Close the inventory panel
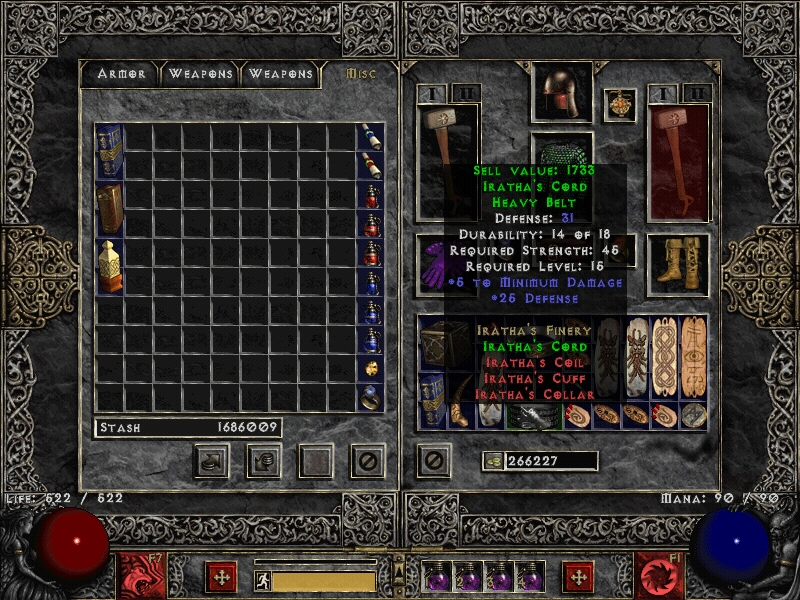The height and width of the screenshot is (600, 800). (x=432, y=460)
